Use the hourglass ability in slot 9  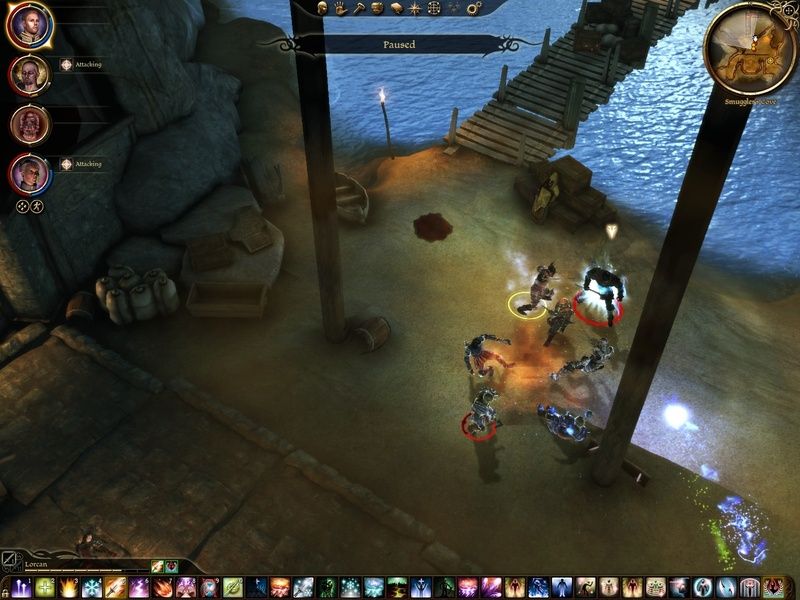(210, 588)
